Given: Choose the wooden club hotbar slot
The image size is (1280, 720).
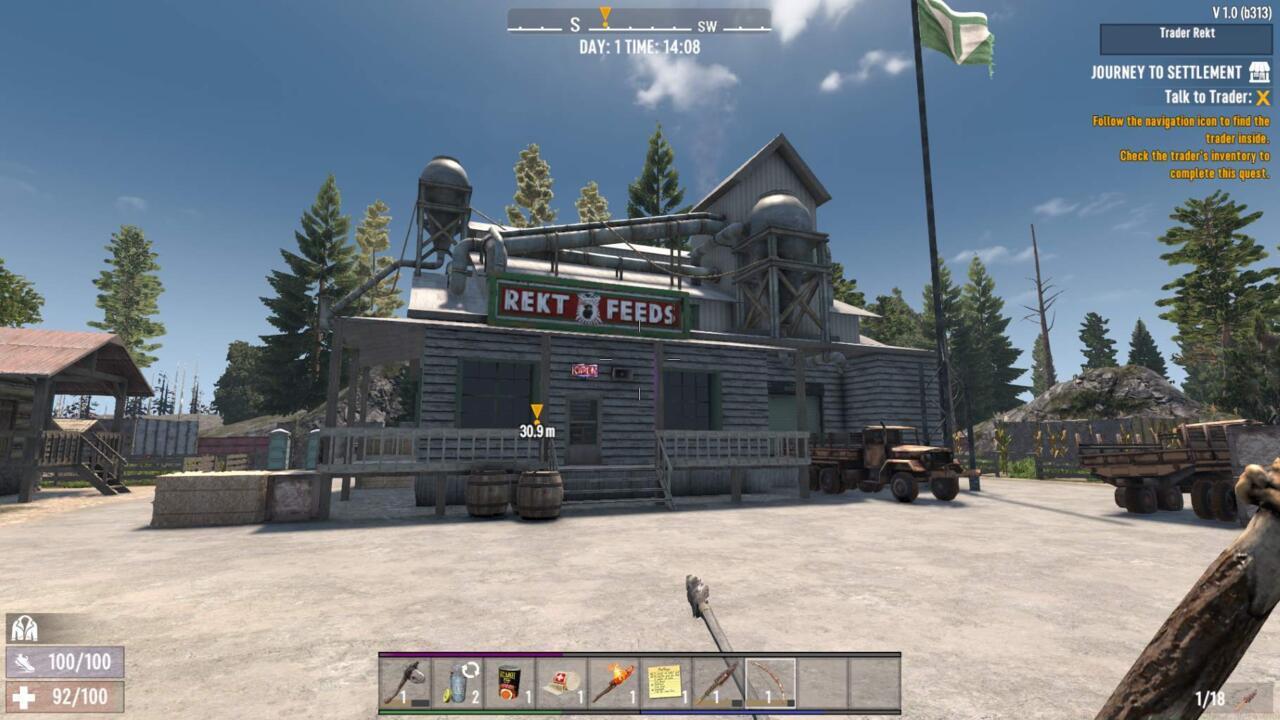Looking at the screenshot, I should (x=718, y=682).
